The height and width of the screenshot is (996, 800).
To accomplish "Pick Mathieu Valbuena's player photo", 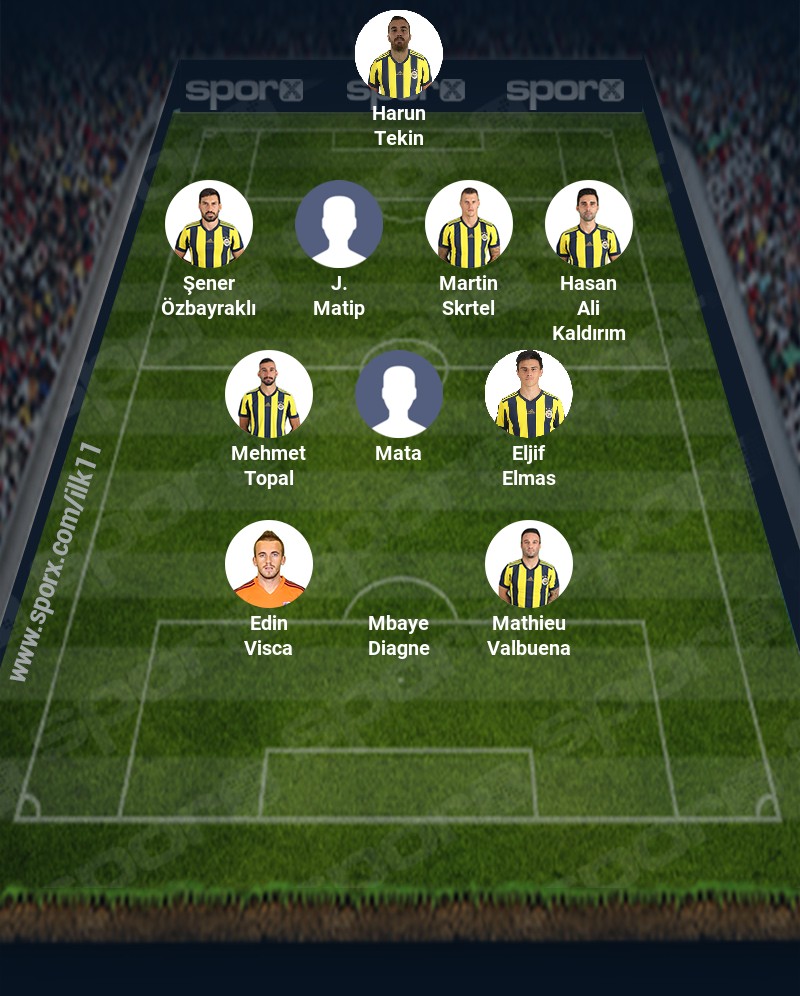I will point(529,564).
